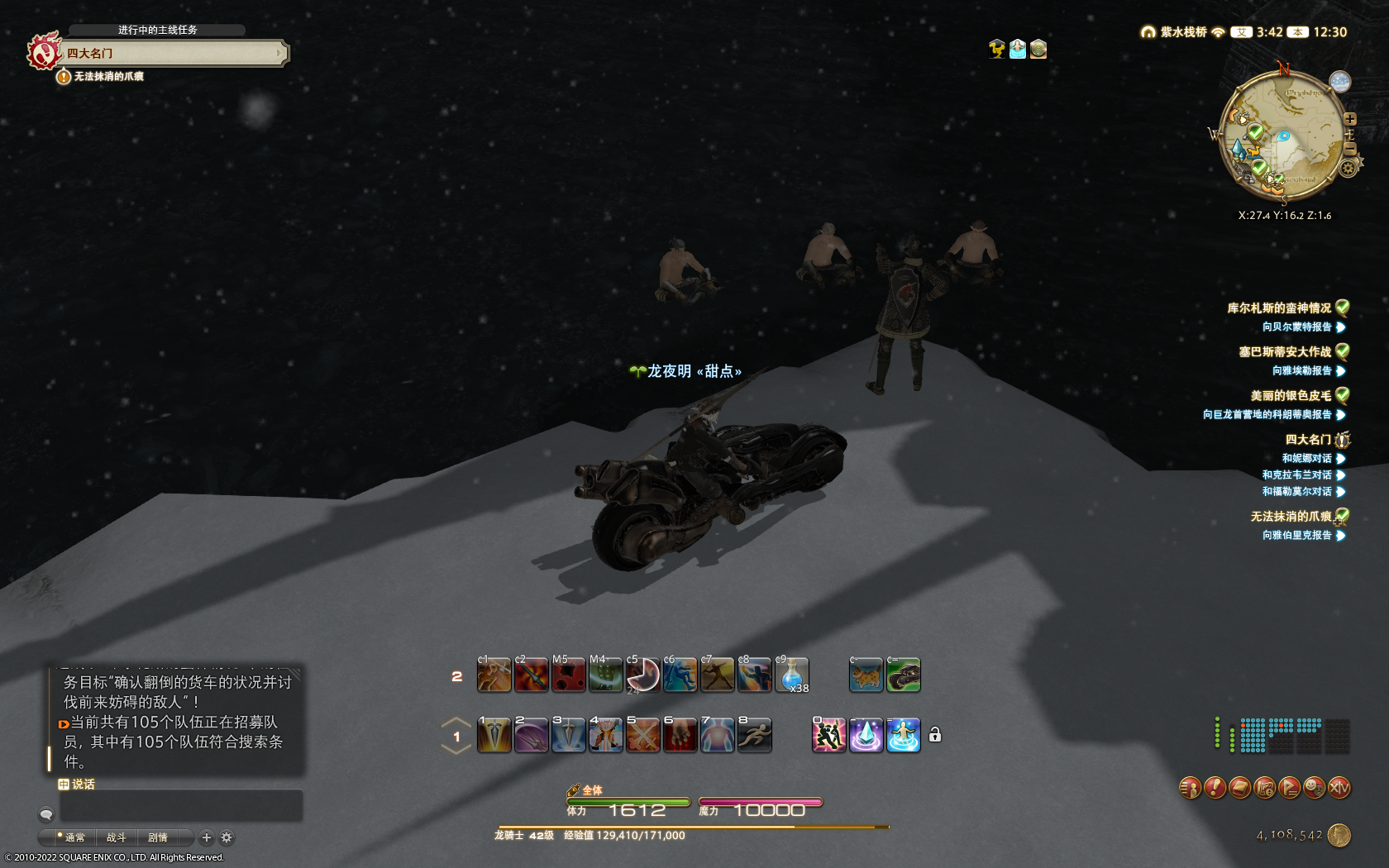Open the circular minimap
The height and width of the screenshot is (868, 1389).
[x=1282, y=137]
